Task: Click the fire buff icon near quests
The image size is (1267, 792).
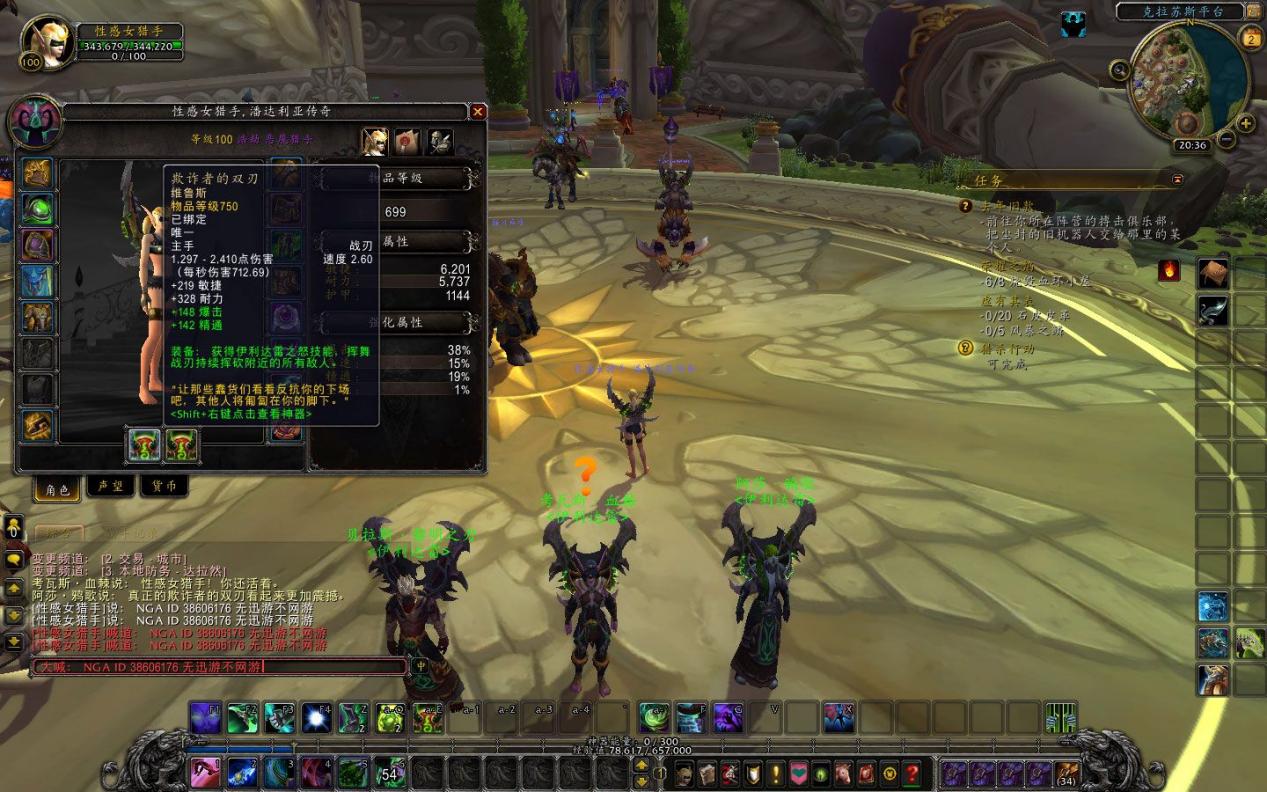Action: [x=1168, y=270]
